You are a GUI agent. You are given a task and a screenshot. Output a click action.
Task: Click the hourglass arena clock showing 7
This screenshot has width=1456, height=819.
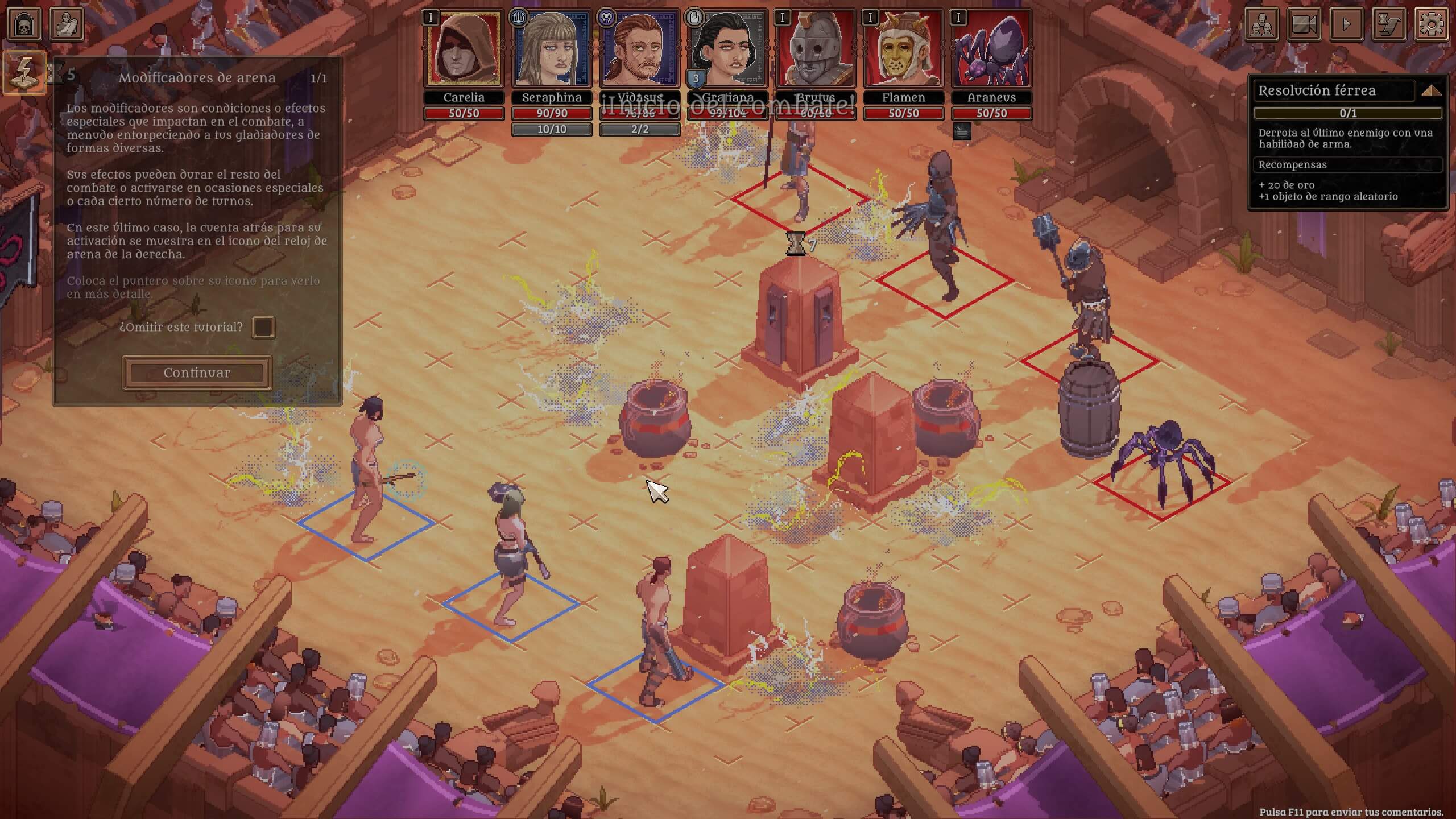[796, 245]
